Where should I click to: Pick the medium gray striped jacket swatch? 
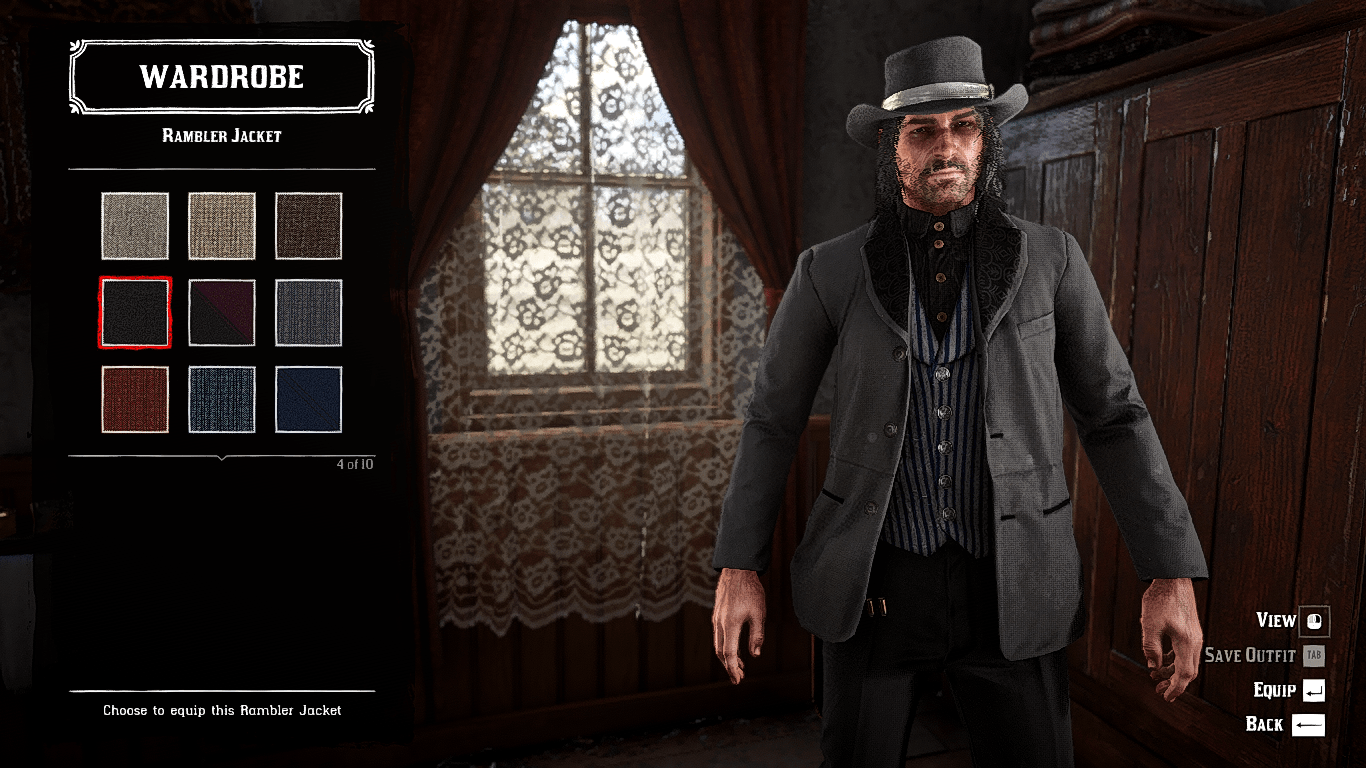click(309, 313)
